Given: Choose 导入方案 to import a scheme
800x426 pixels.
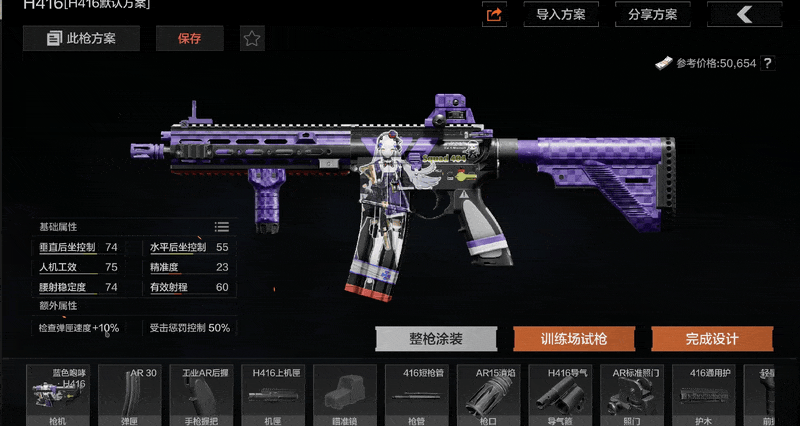Looking at the screenshot, I should [x=561, y=14].
